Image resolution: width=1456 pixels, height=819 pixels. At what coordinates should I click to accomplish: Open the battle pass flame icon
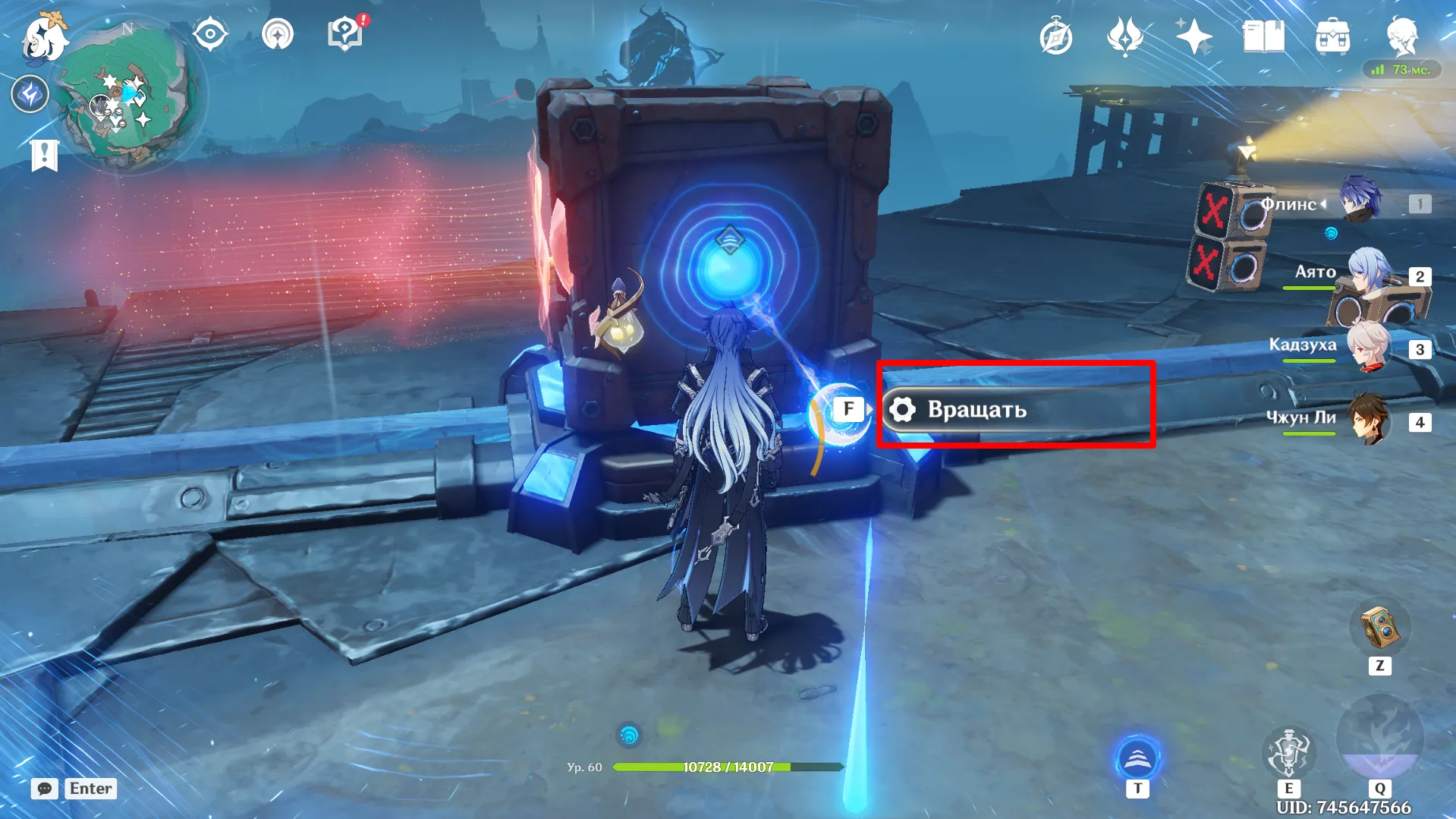click(1124, 36)
